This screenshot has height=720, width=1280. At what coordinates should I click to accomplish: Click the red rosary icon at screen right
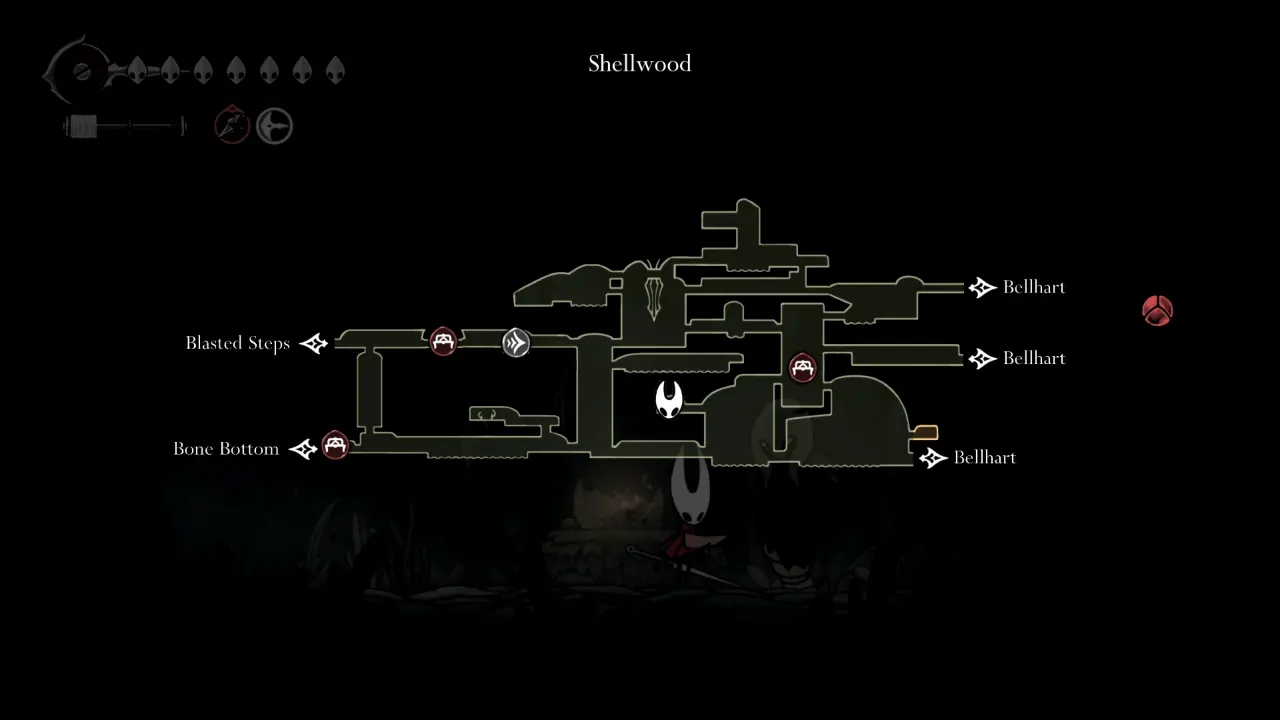tap(1157, 311)
